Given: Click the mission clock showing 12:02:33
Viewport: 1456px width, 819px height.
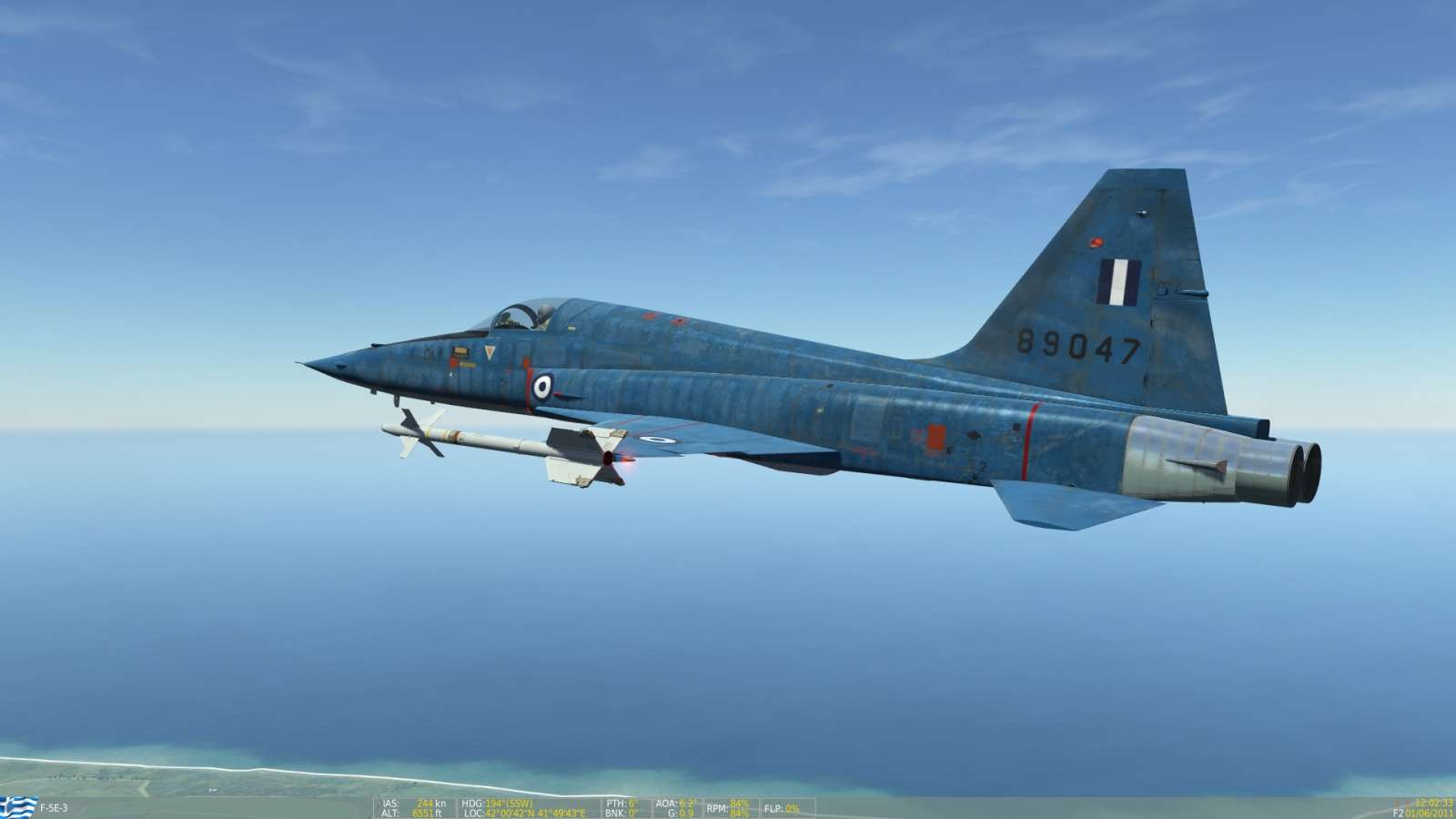Looking at the screenshot, I should click(1431, 804).
